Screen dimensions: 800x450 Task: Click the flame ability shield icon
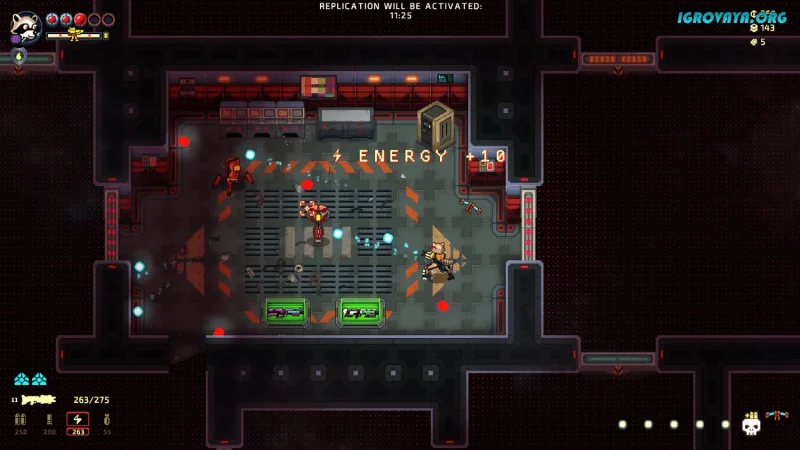point(19,55)
